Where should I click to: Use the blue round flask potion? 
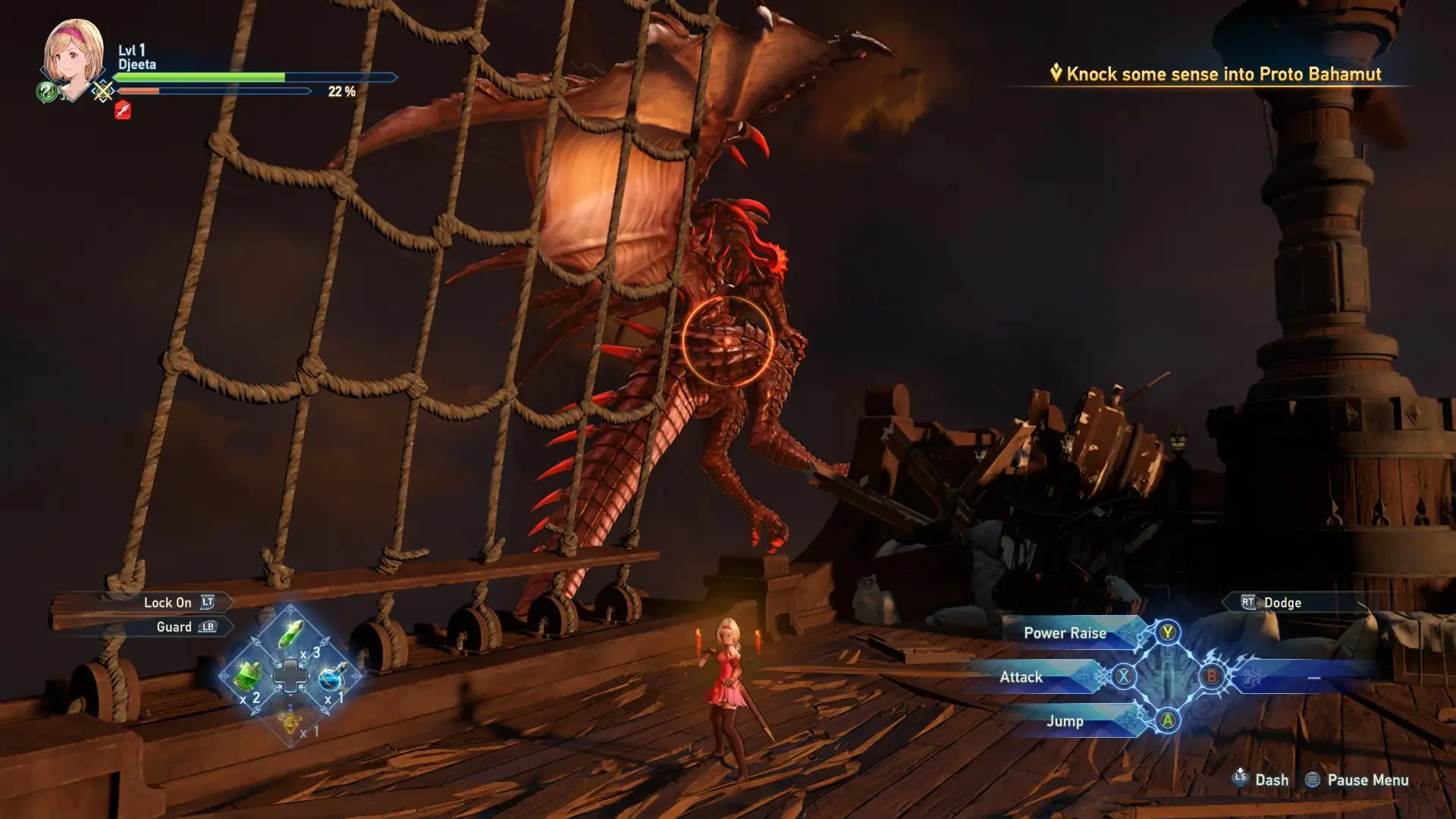pyautogui.click(x=332, y=676)
